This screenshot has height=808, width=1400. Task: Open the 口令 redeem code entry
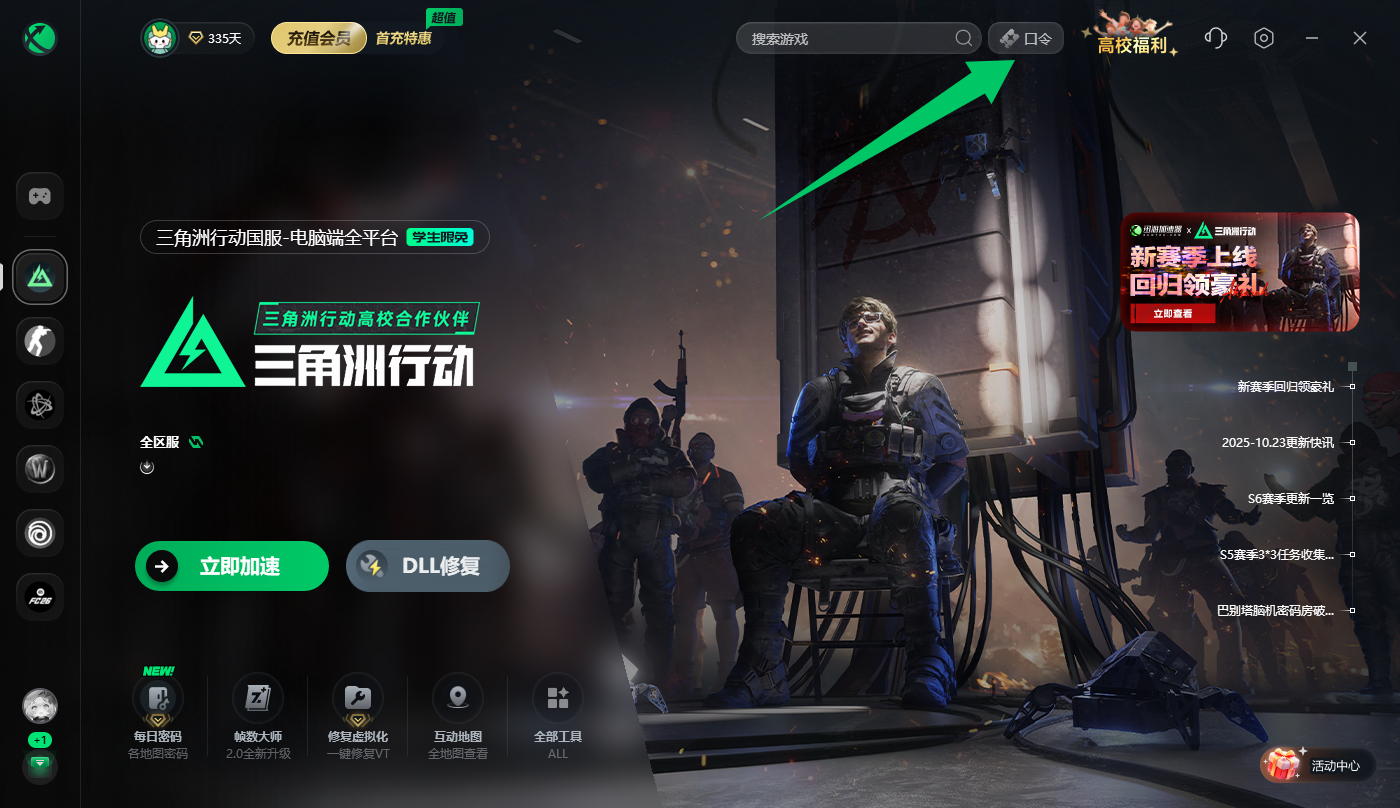pos(1025,37)
